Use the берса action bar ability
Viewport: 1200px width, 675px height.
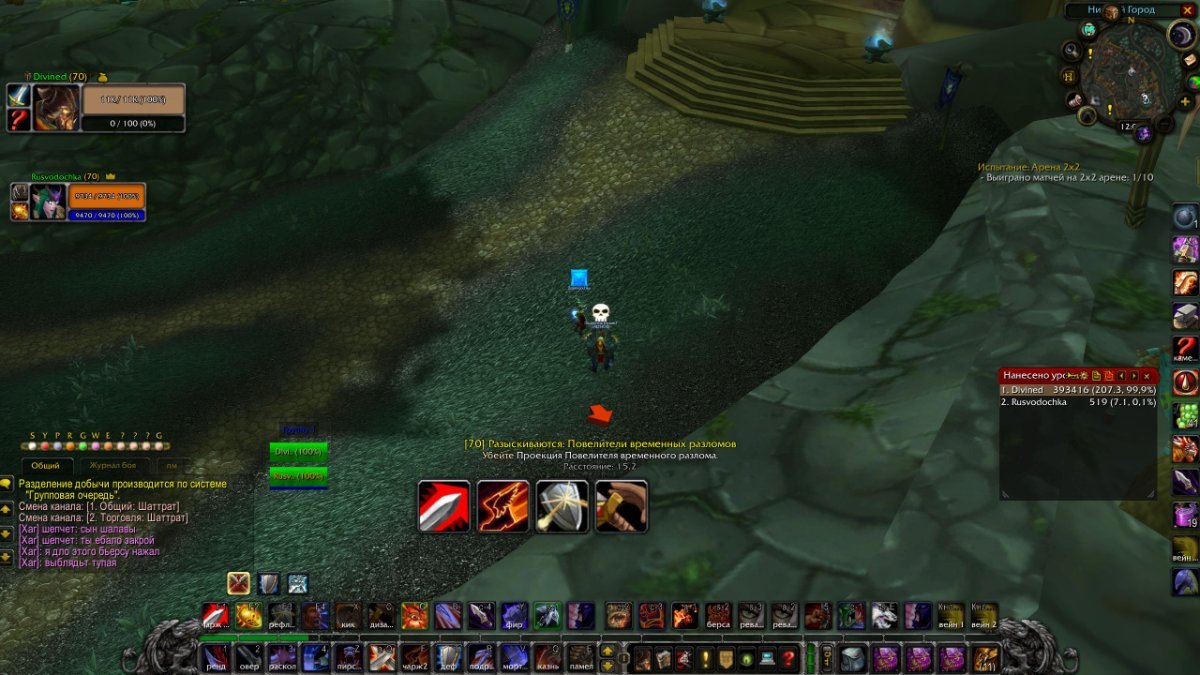coord(718,615)
